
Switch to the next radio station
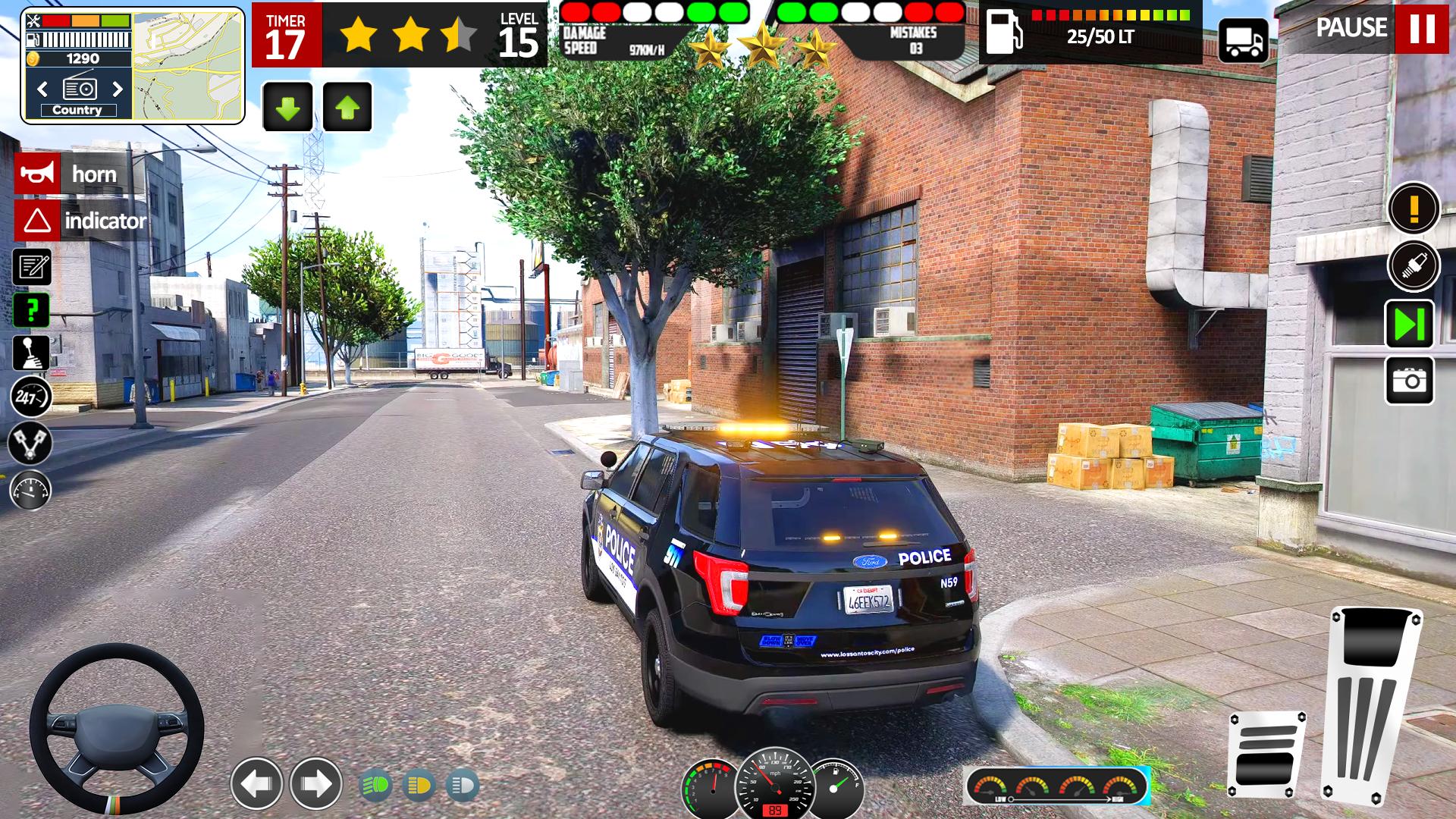pos(119,89)
